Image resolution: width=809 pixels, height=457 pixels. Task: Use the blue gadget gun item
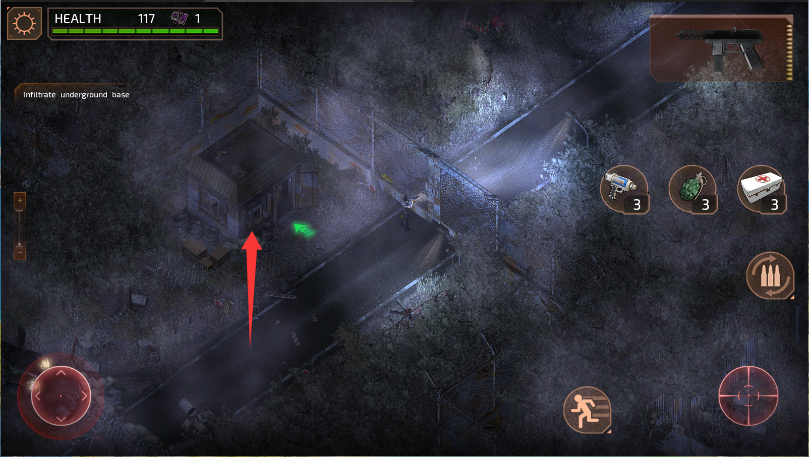(x=622, y=190)
